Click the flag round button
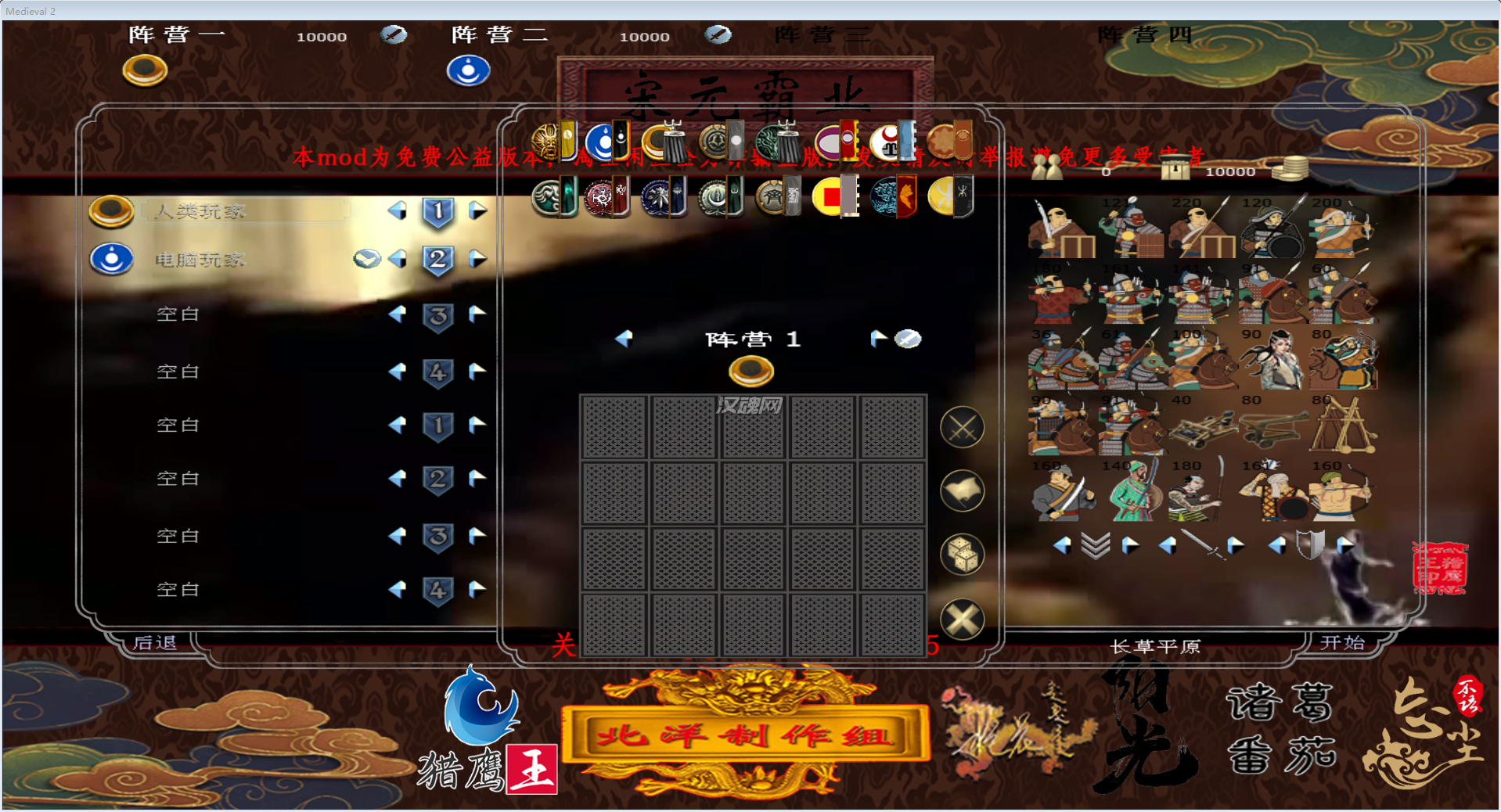1501x812 pixels. pyautogui.click(x=962, y=491)
